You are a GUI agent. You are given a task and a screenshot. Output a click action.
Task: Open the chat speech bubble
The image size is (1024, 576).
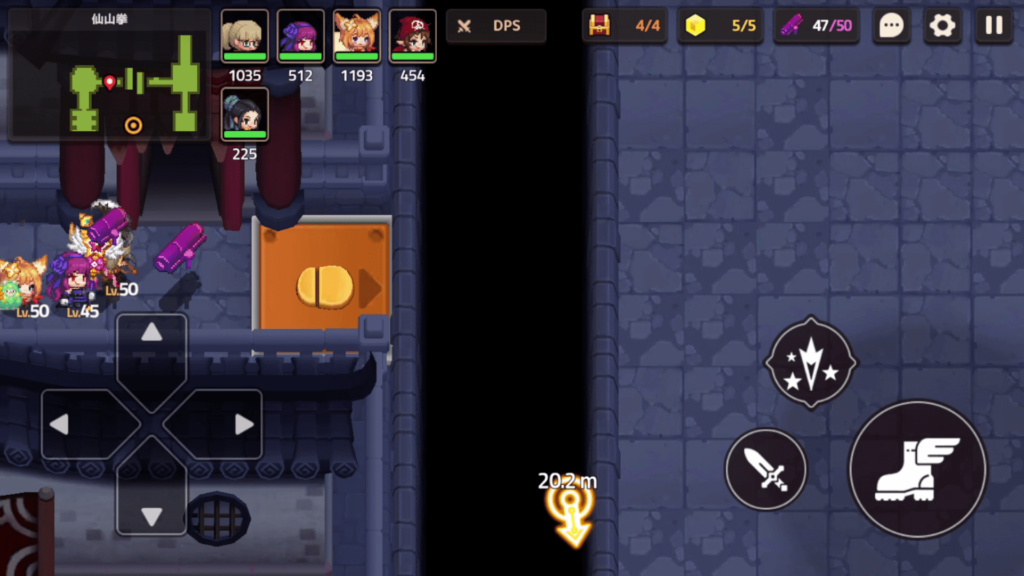890,26
